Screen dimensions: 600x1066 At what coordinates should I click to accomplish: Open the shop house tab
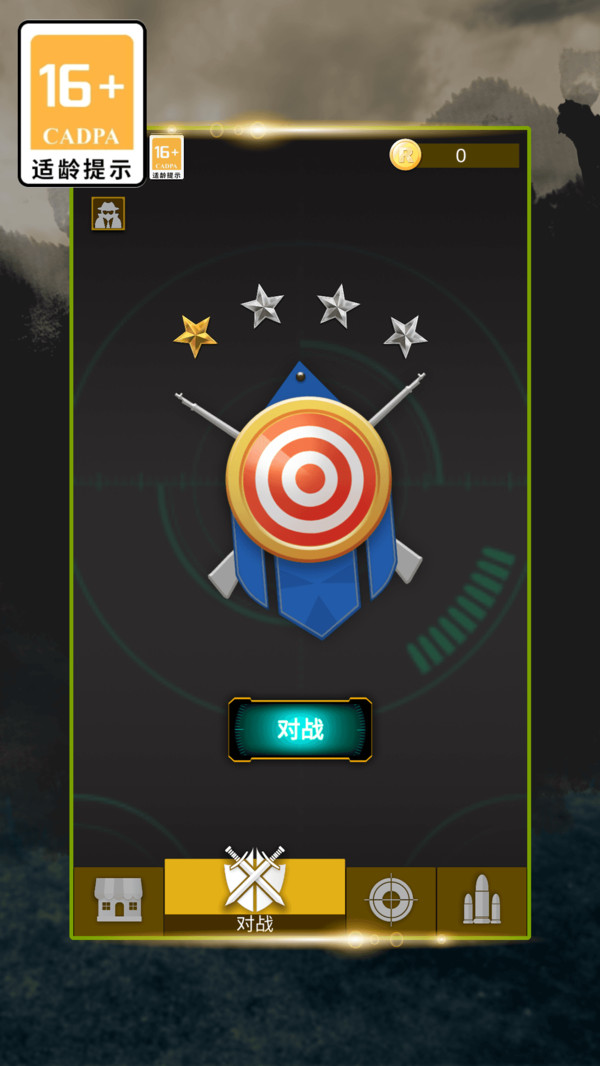[118, 899]
